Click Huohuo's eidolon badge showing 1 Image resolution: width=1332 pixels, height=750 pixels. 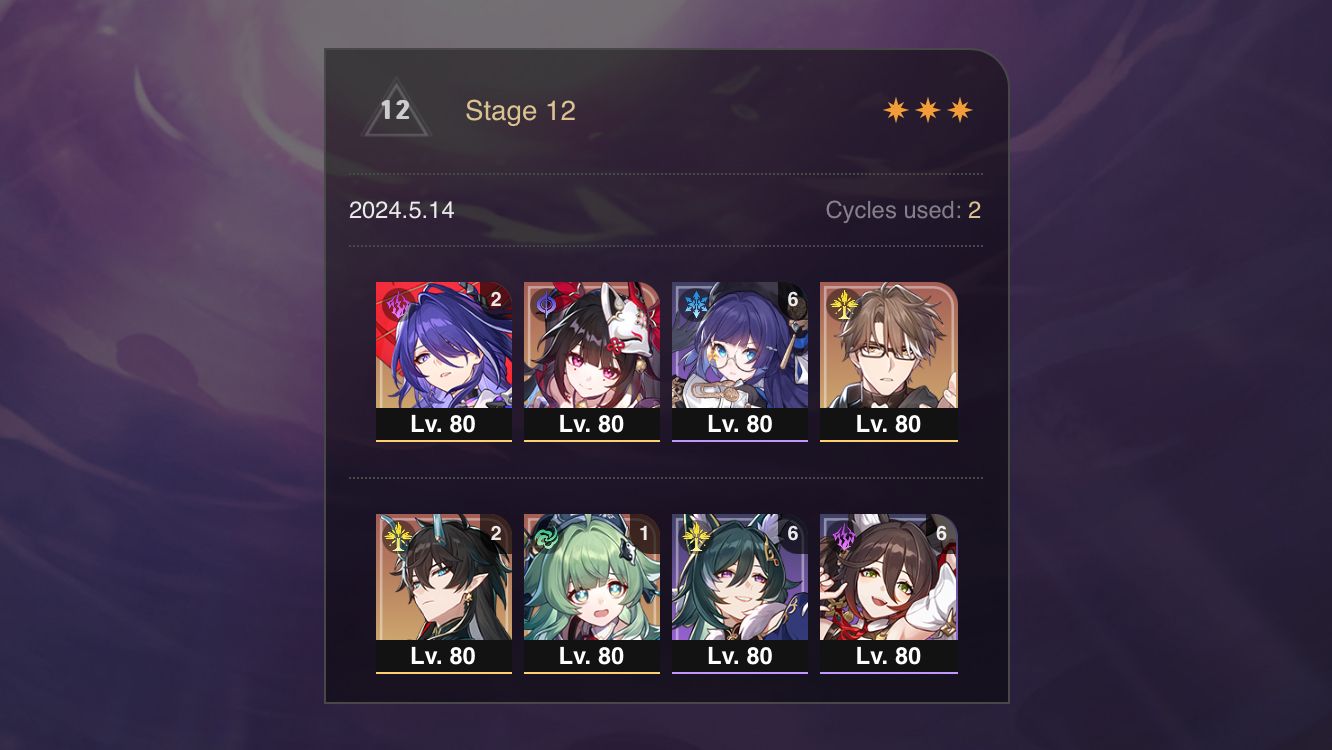645,531
